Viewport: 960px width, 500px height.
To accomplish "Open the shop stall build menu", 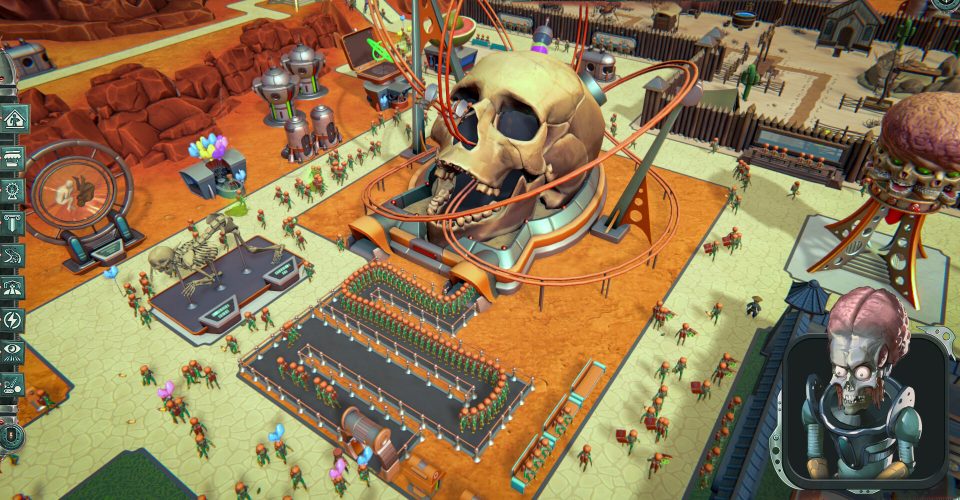I will tap(13, 156).
